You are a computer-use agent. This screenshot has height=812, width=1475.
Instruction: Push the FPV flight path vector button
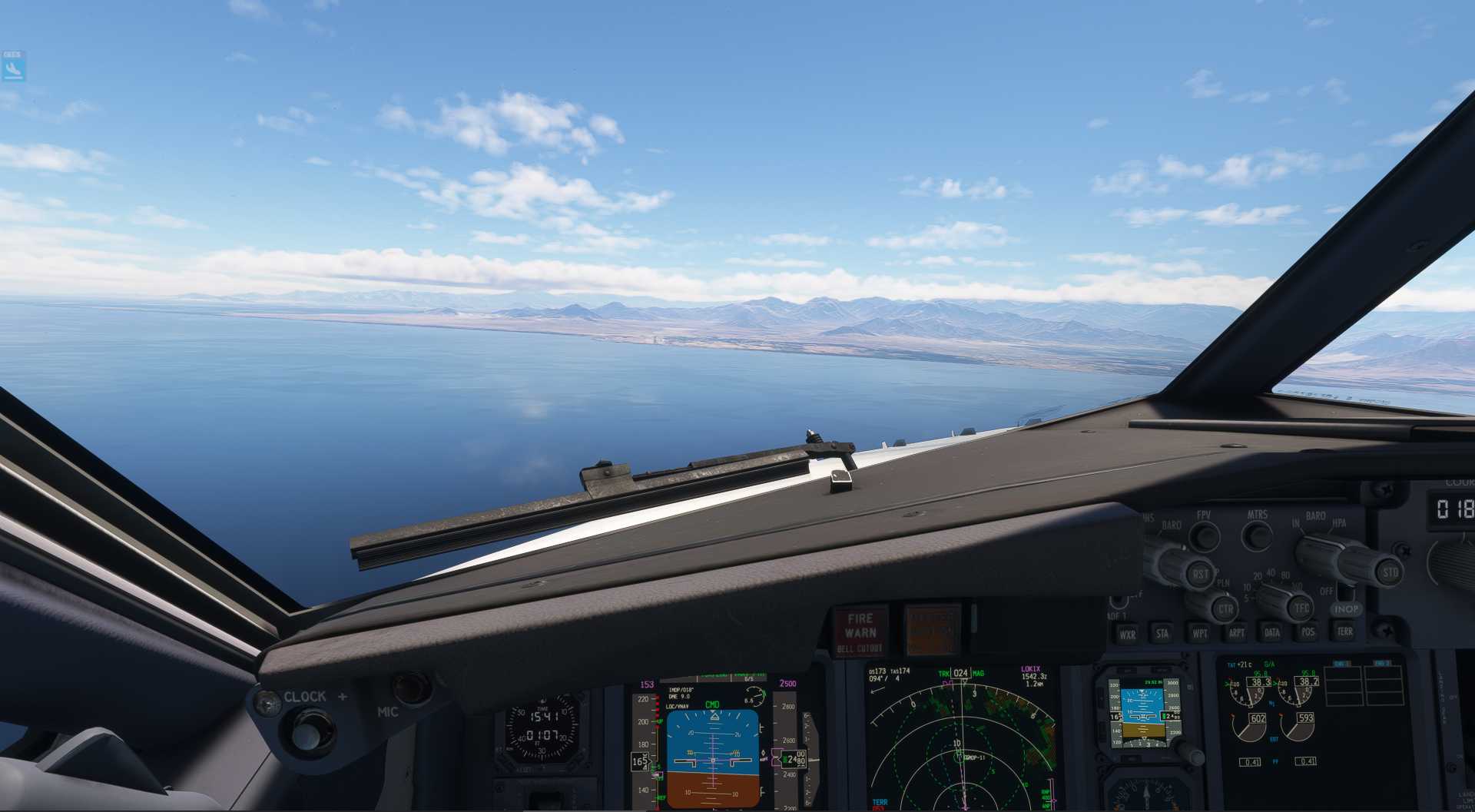pos(1204,535)
